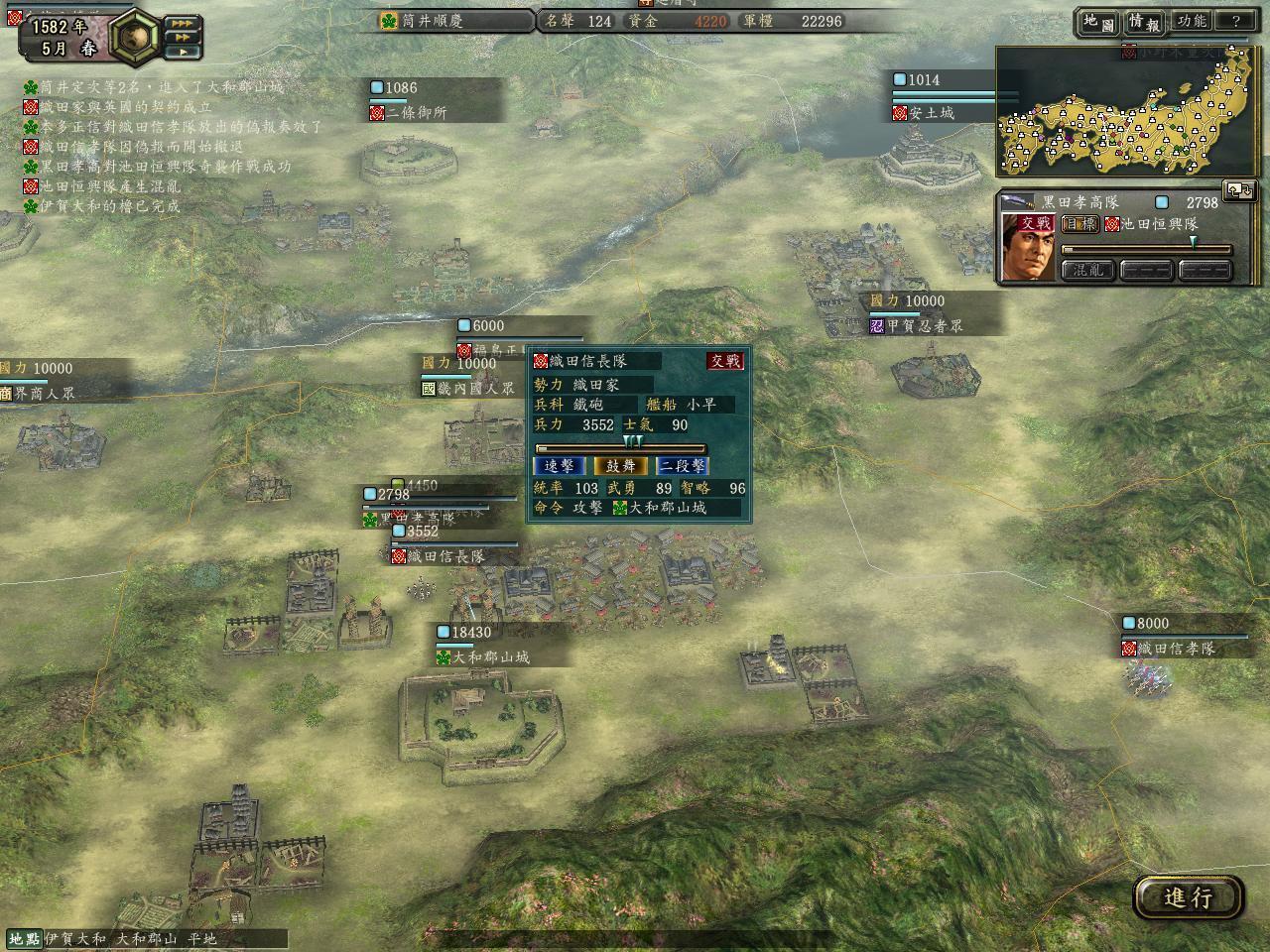Open the 情報 information menu
The image size is (1270, 952).
coord(1143,21)
